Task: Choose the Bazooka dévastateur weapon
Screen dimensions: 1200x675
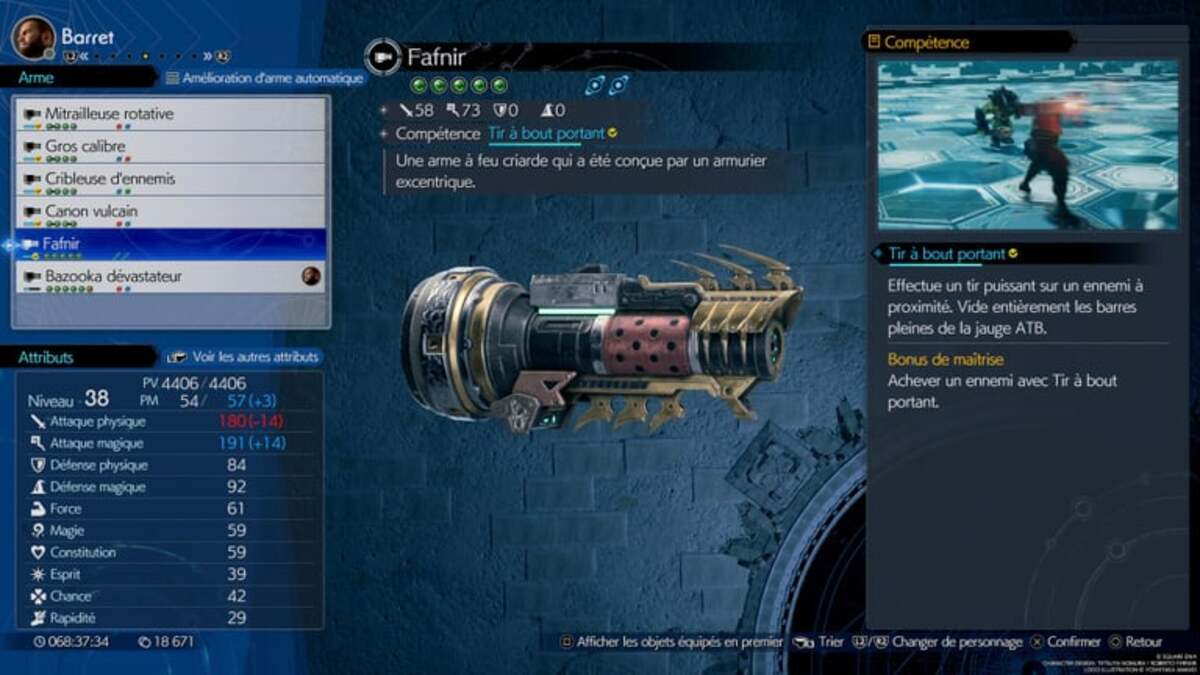Action: pyautogui.click(x=170, y=276)
